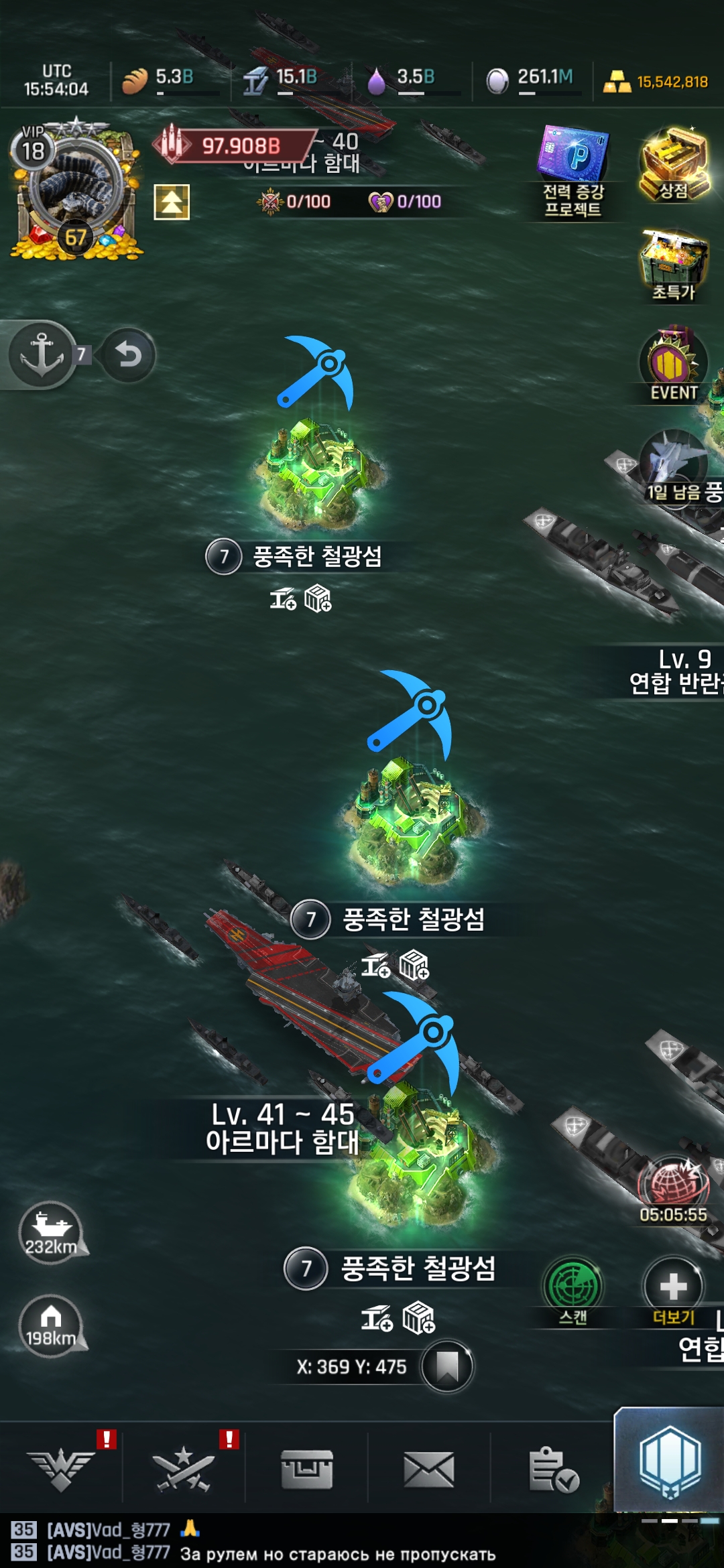This screenshot has width=724, height=1568.
Task: Tap the blue hexagon shield button
Action: 670,1462
